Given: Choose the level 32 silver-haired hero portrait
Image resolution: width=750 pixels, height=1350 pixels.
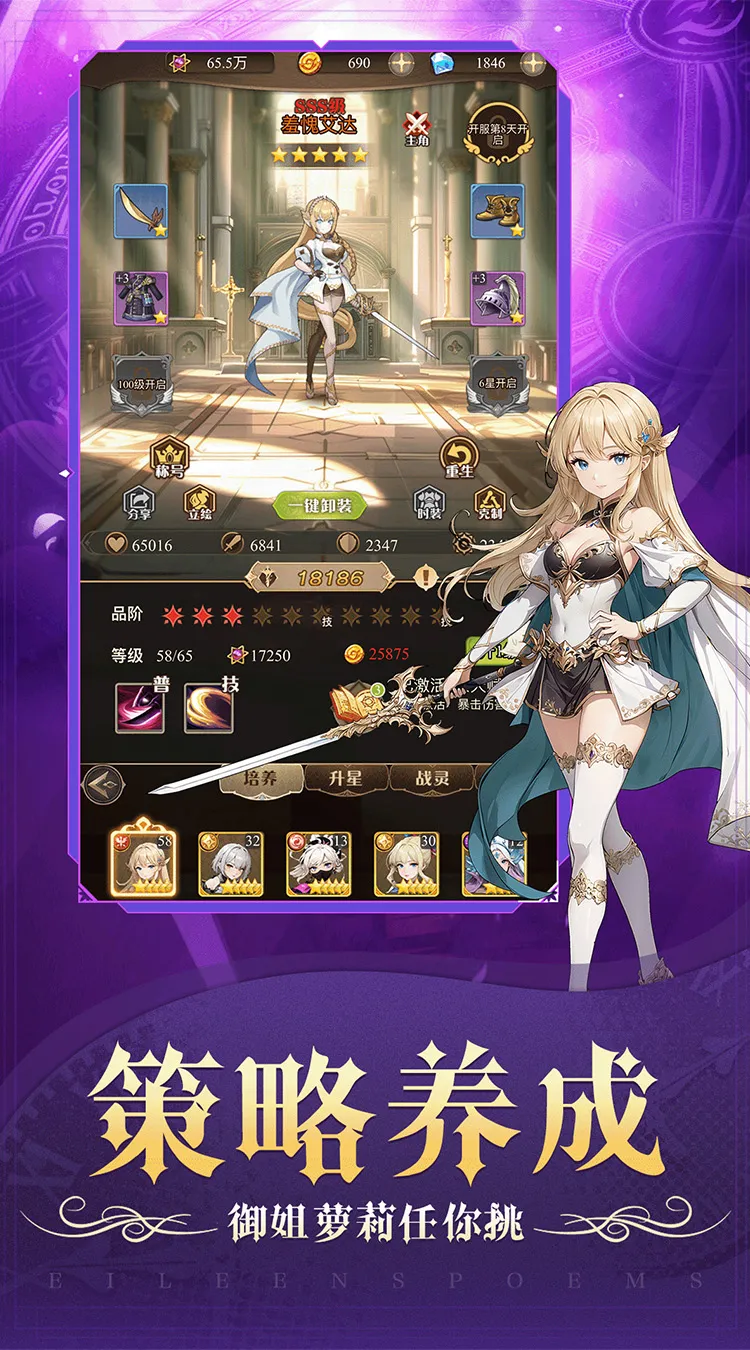Looking at the screenshot, I should click(231, 863).
